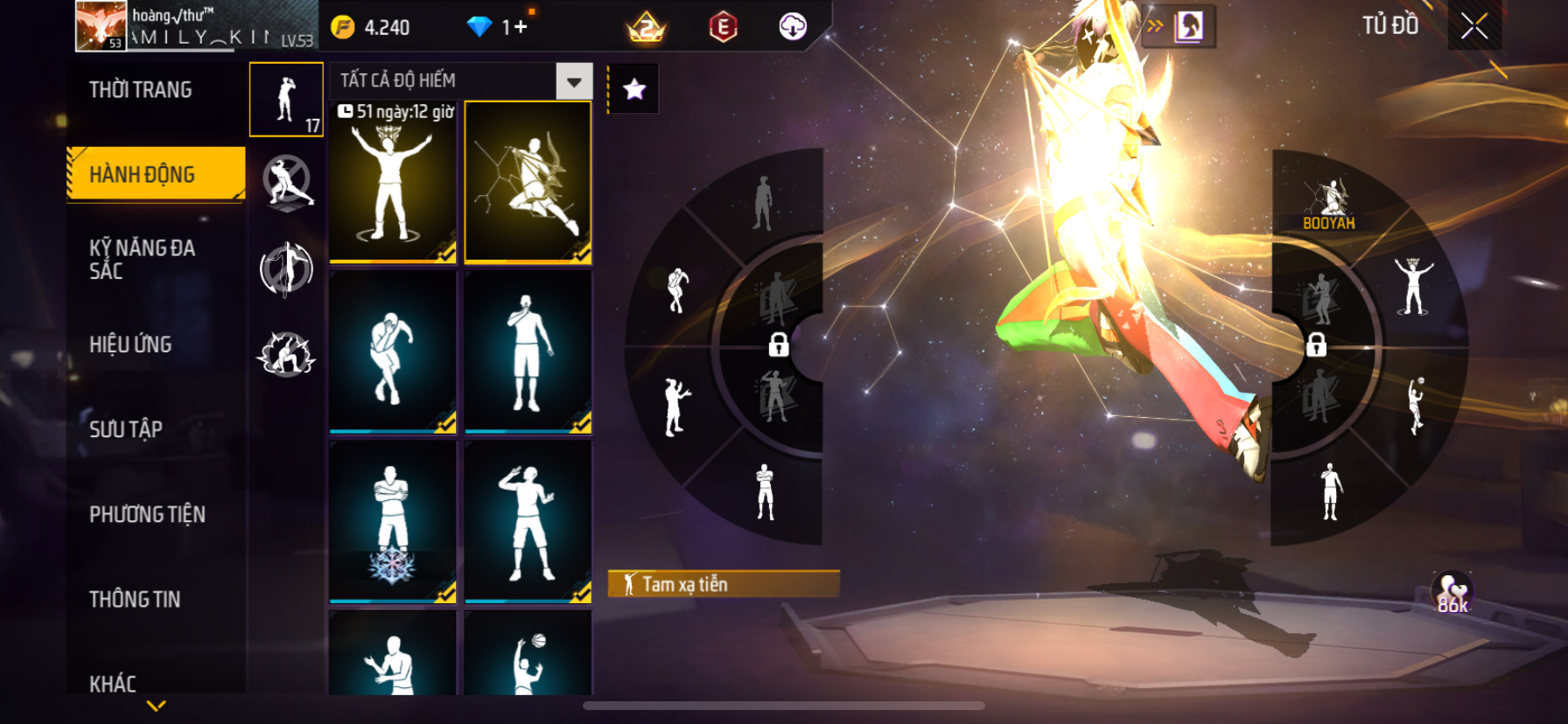This screenshot has height=724, width=1568.
Task: Toggle the star favorites filter
Action: (634, 88)
